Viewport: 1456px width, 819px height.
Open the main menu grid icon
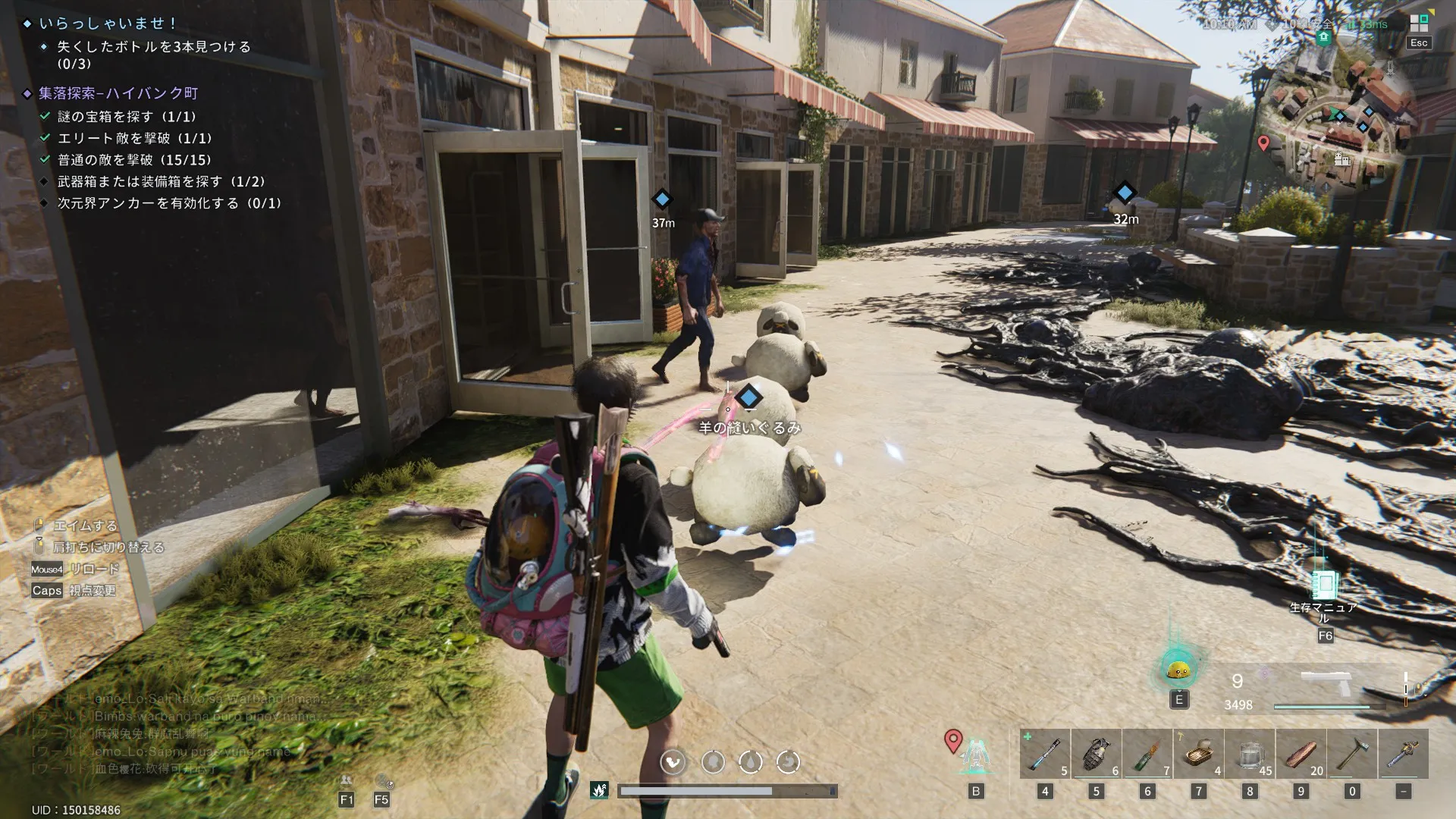coord(1418,23)
